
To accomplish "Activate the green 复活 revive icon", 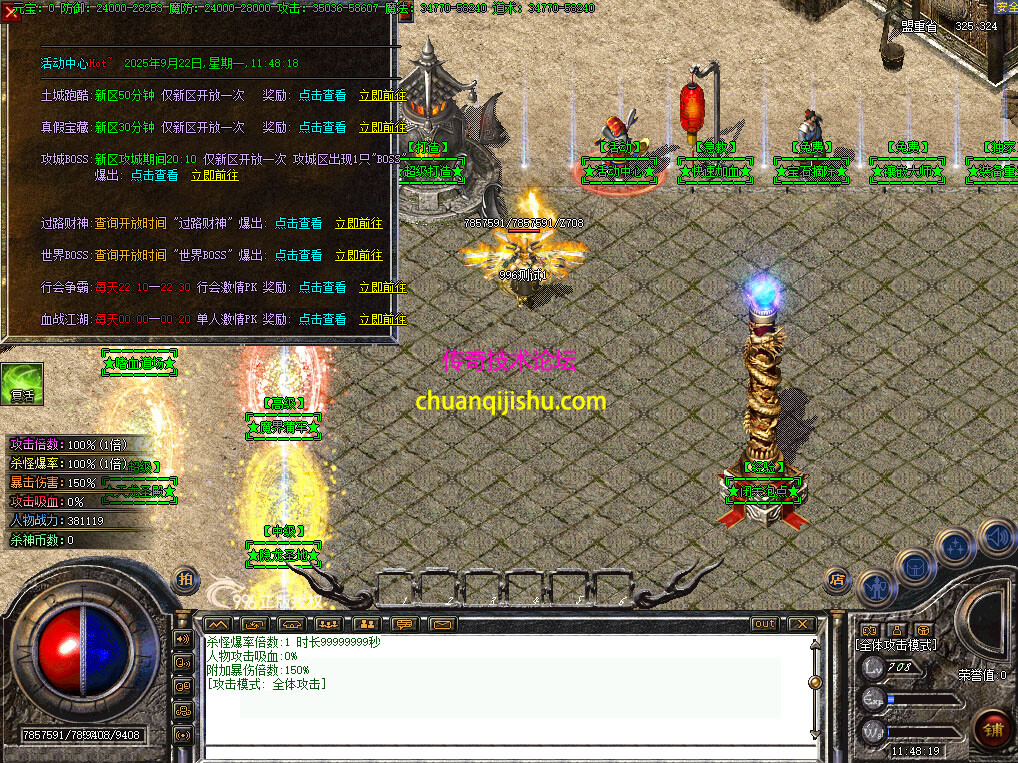I will (21, 384).
